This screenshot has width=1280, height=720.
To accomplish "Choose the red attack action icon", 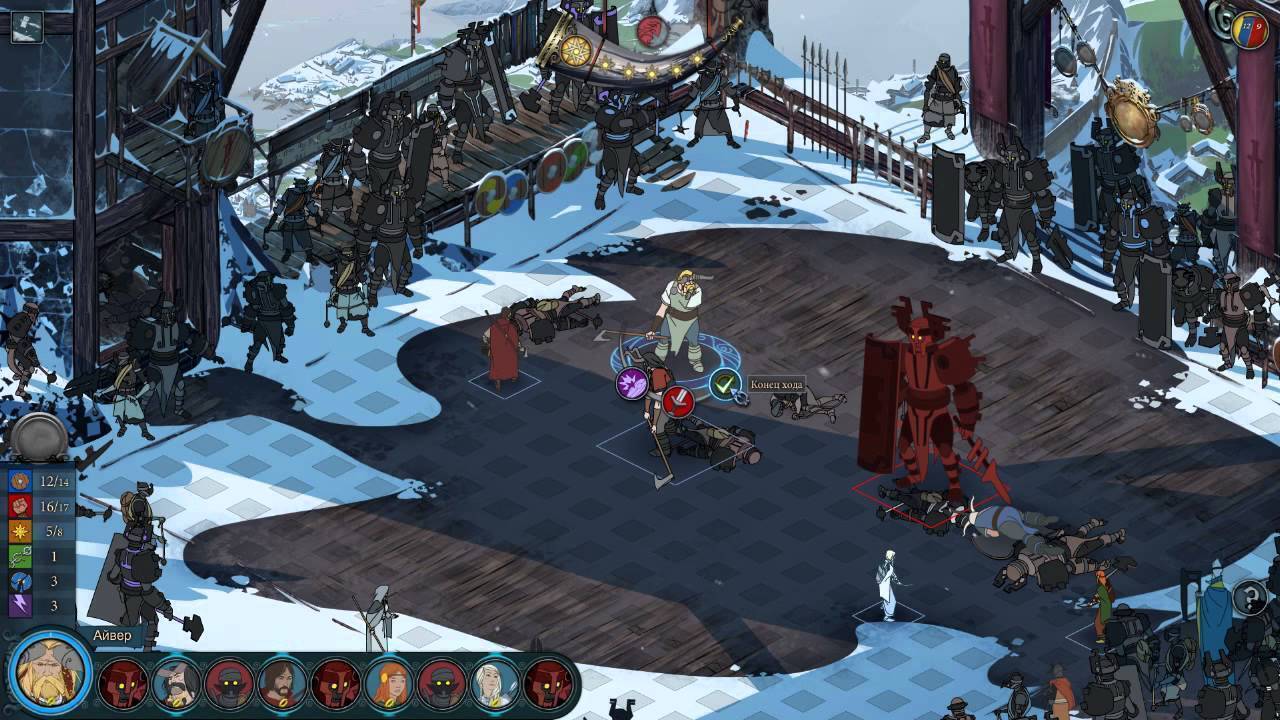I will (678, 401).
